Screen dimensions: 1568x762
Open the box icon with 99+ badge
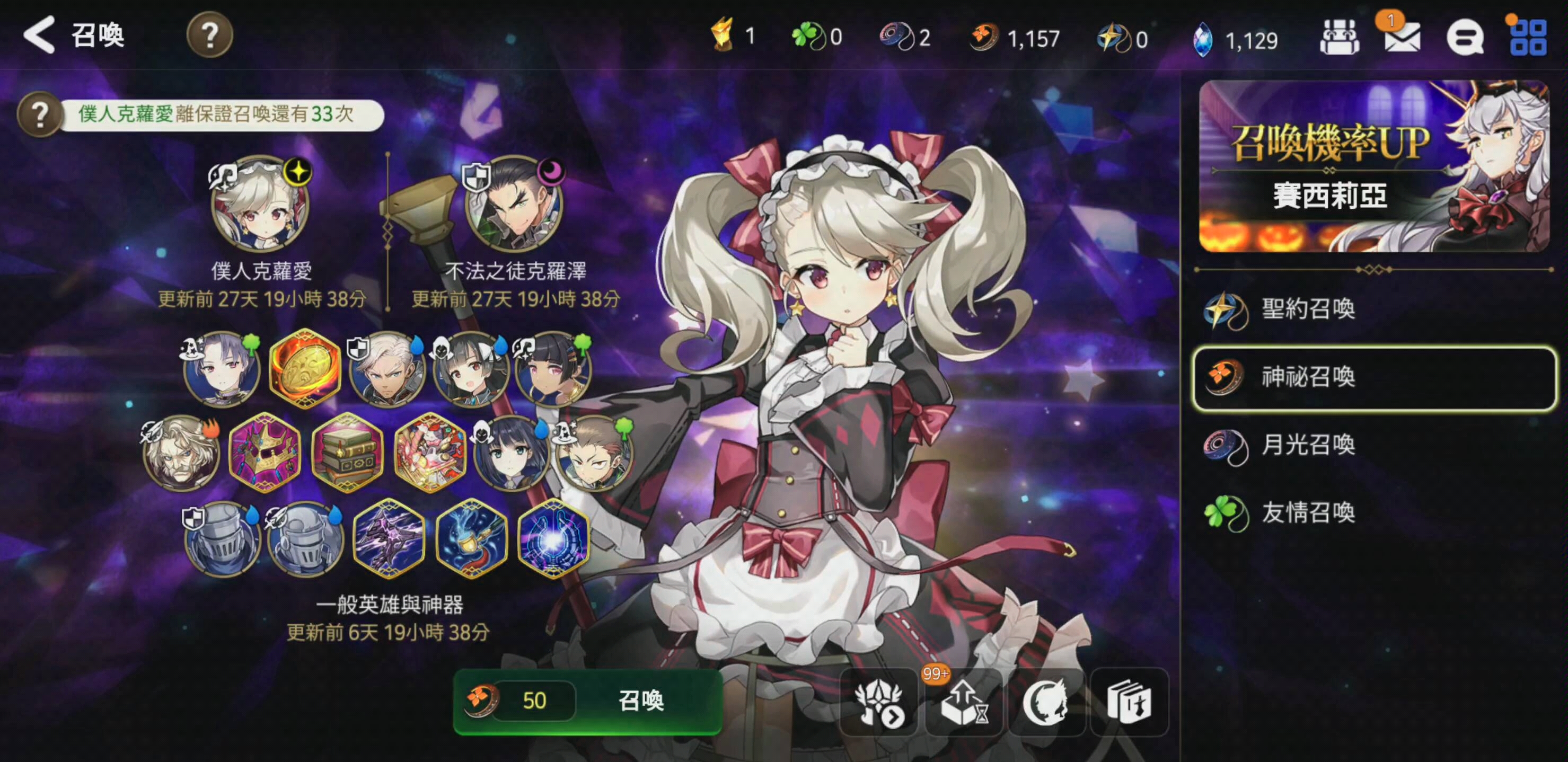point(963,702)
